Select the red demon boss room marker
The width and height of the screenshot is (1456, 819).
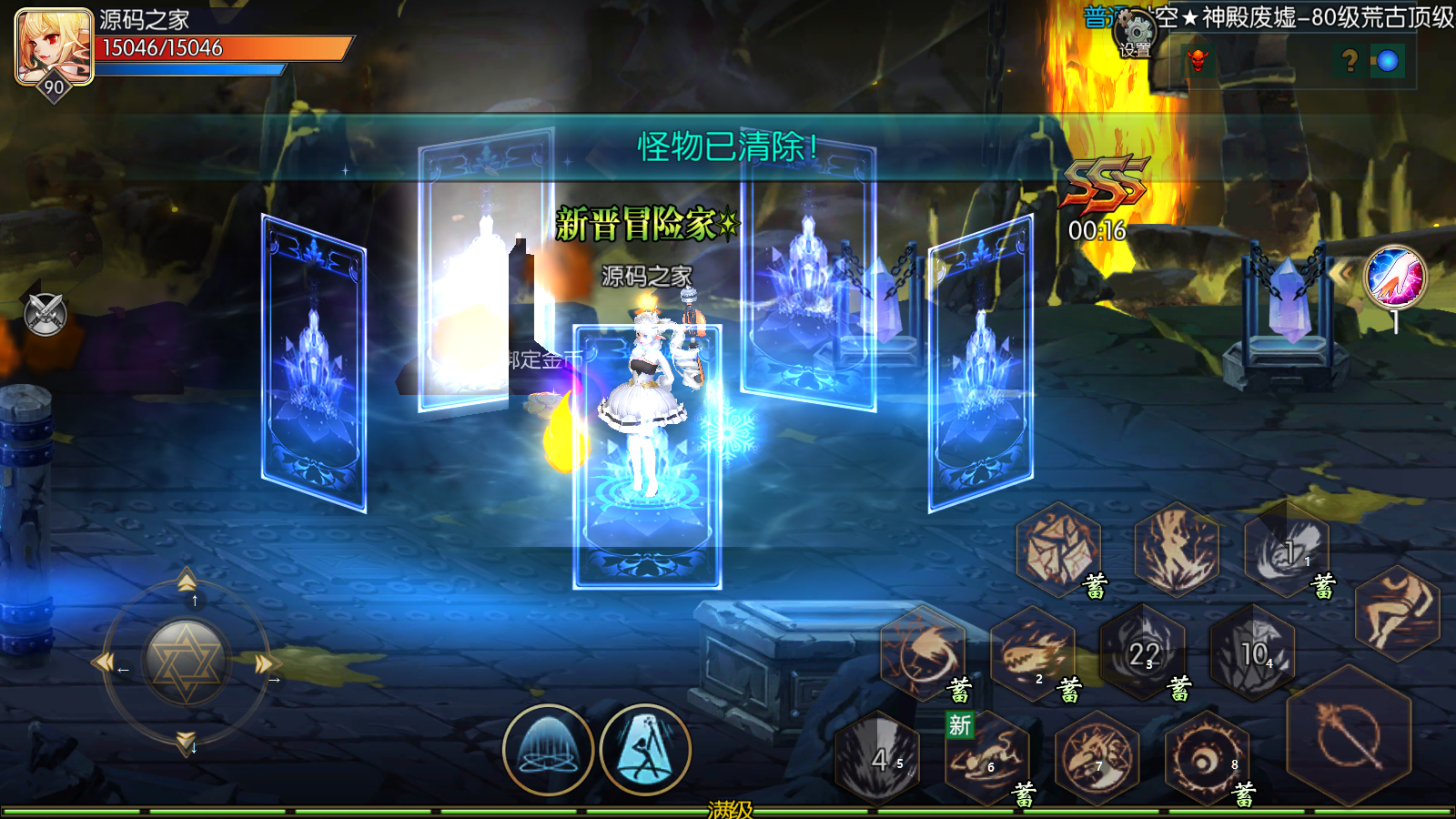coord(1198,61)
